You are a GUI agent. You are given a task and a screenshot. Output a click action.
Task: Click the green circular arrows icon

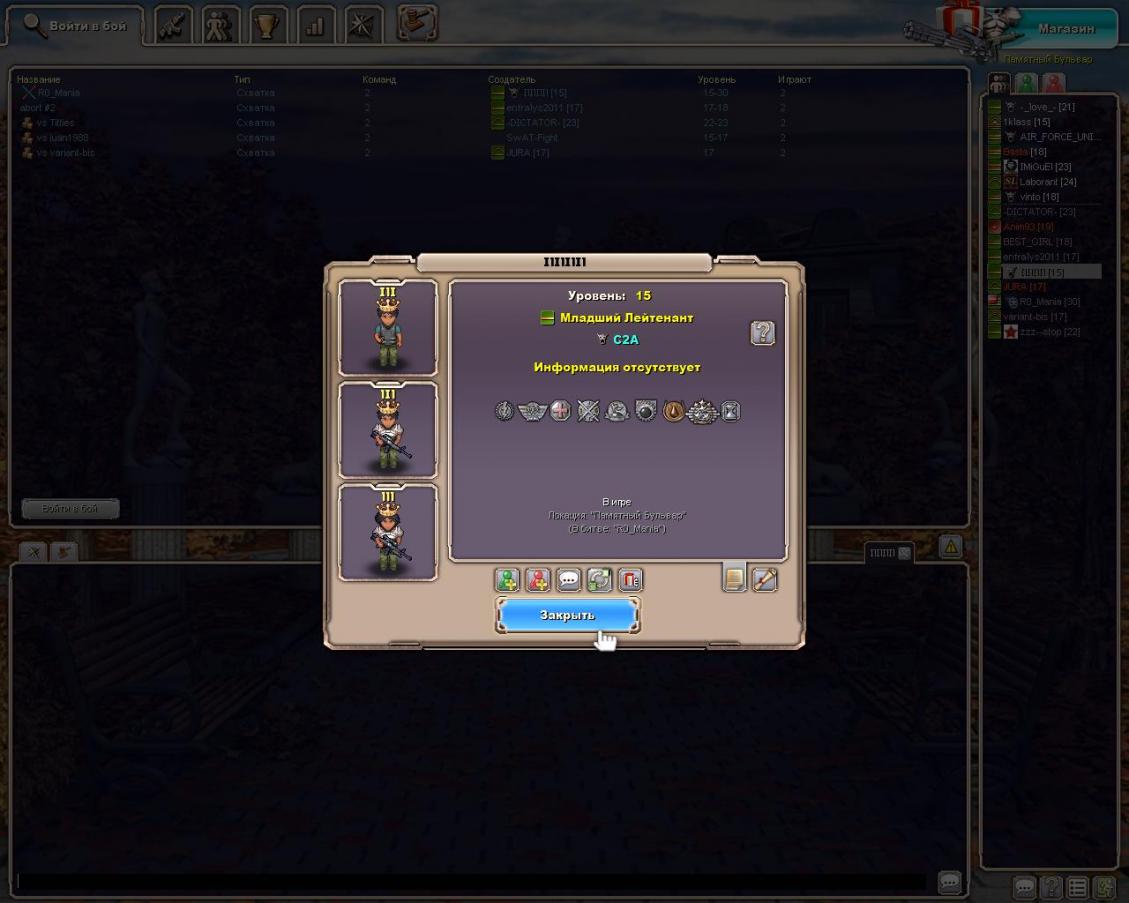(599, 580)
